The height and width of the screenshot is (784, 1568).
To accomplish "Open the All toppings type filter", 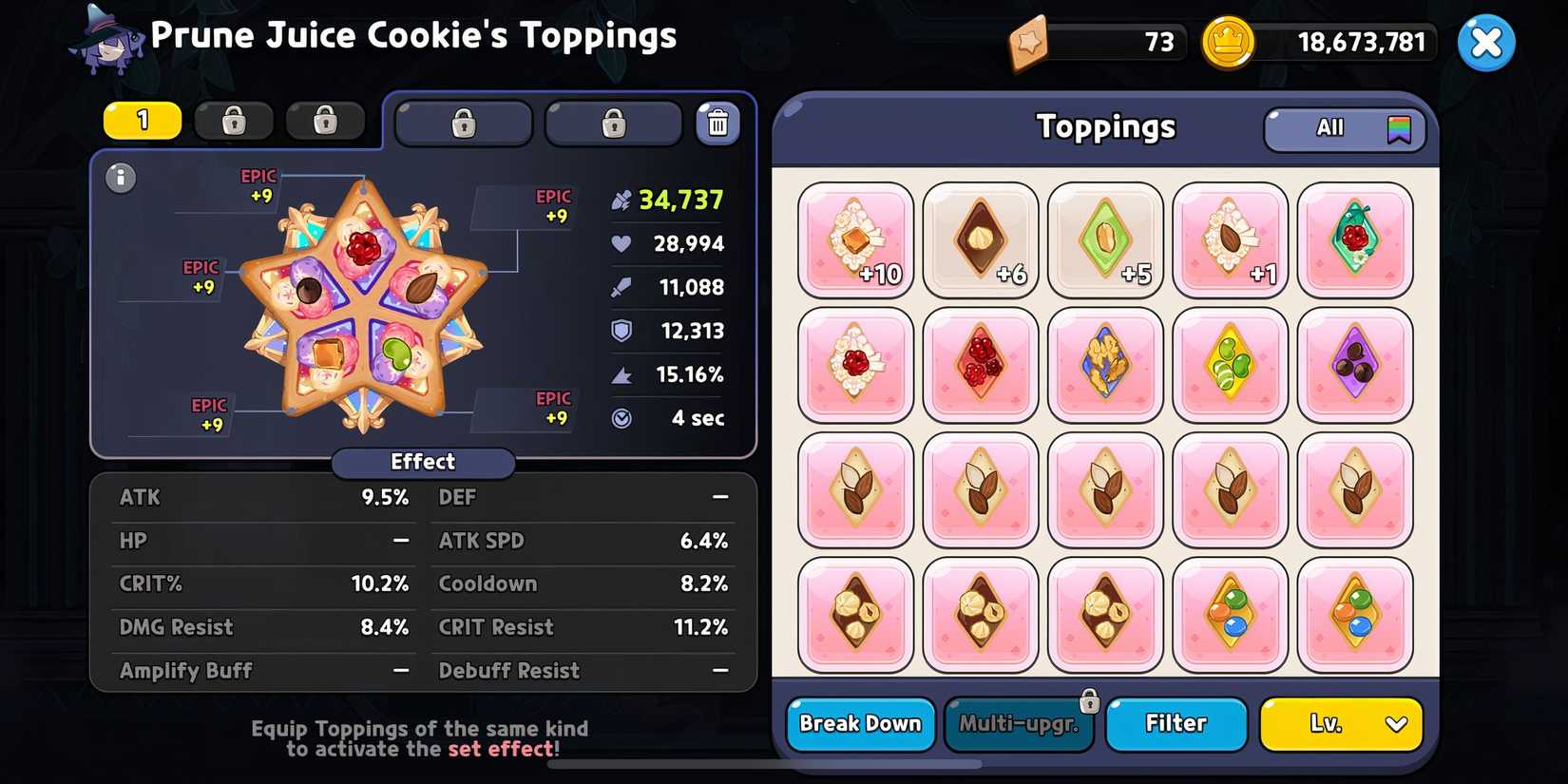I will [x=1344, y=127].
